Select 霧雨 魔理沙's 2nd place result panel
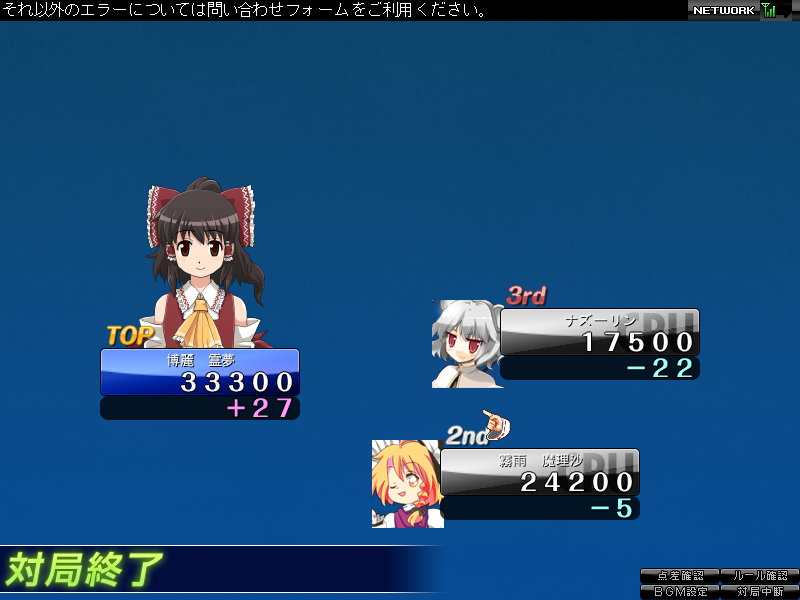This screenshot has height=600, width=800. point(539,473)
